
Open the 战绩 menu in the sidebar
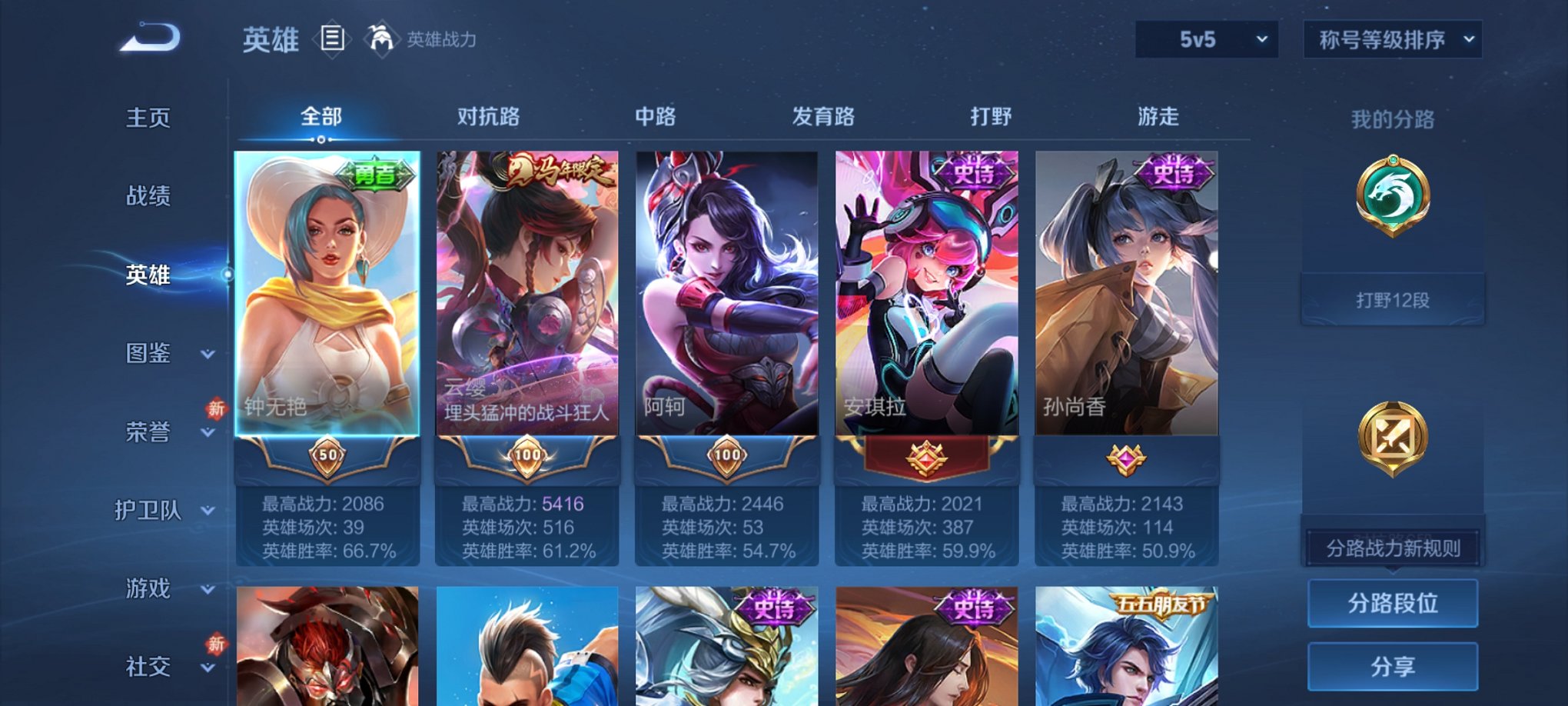[146, 197]
